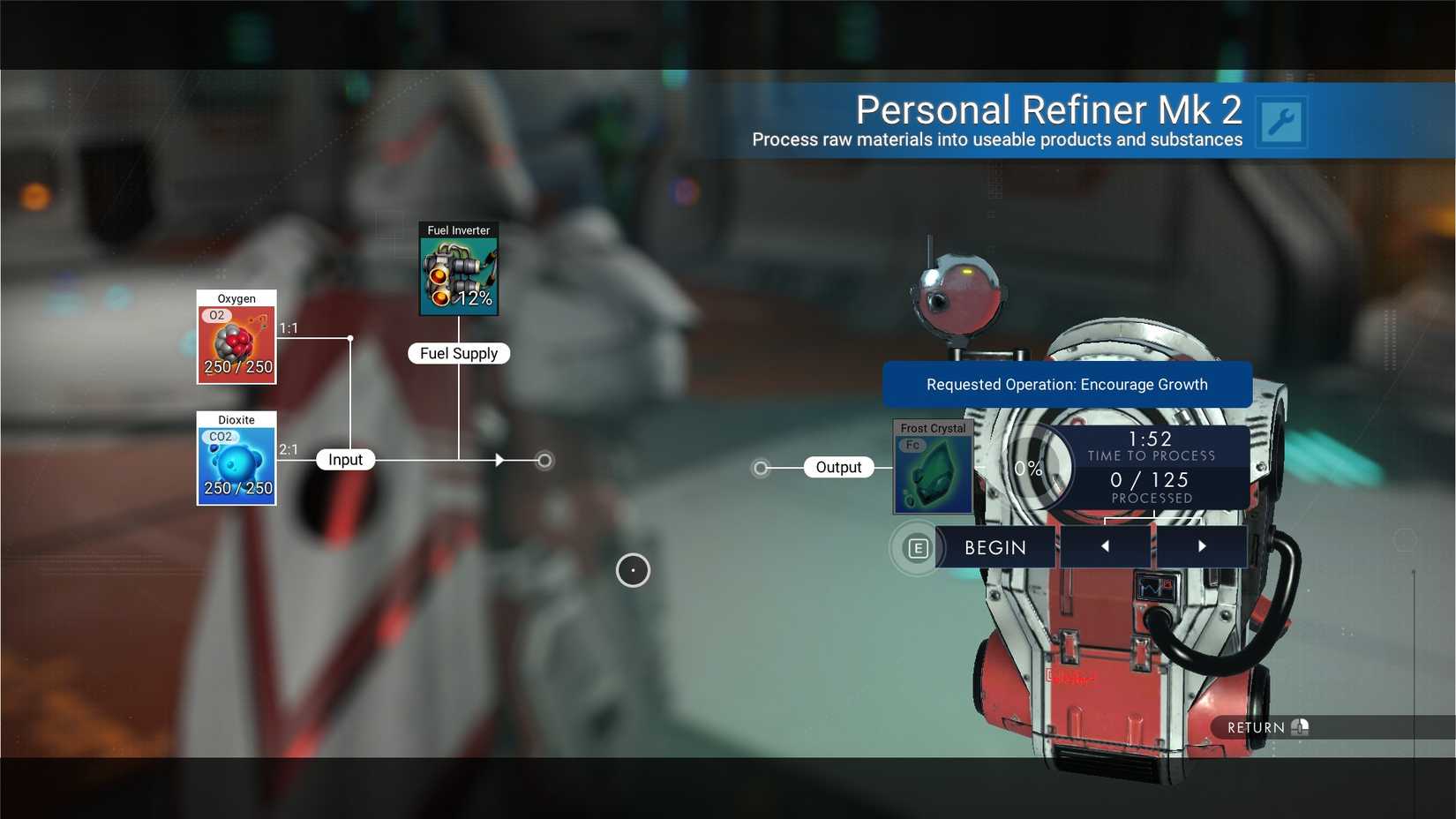Viewport: 1456px width, 819px height.
Task: Click the 0 / 125 Processed counter
Action: 1151,485
